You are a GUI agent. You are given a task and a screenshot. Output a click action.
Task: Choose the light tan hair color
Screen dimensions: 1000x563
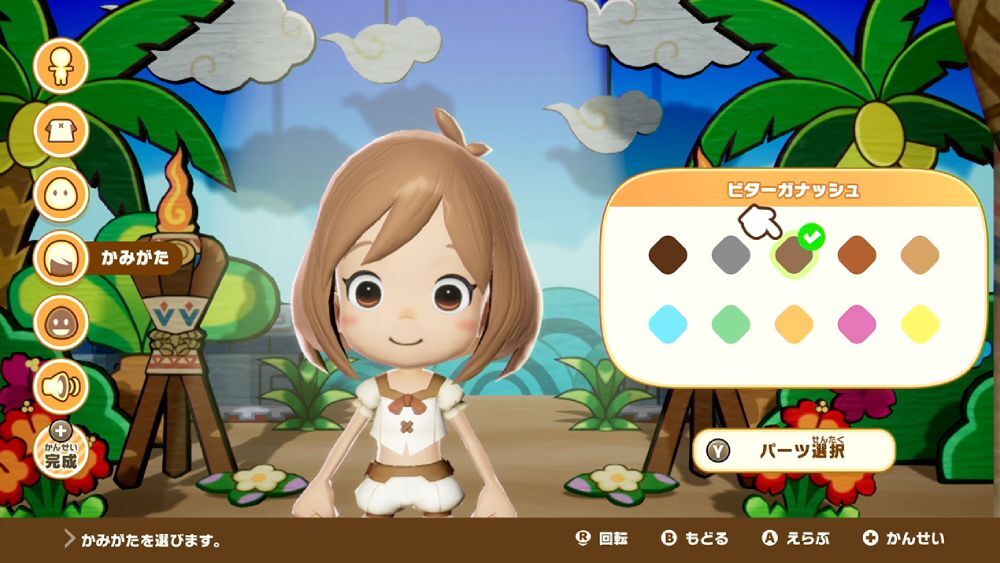[x=921, y=255]
